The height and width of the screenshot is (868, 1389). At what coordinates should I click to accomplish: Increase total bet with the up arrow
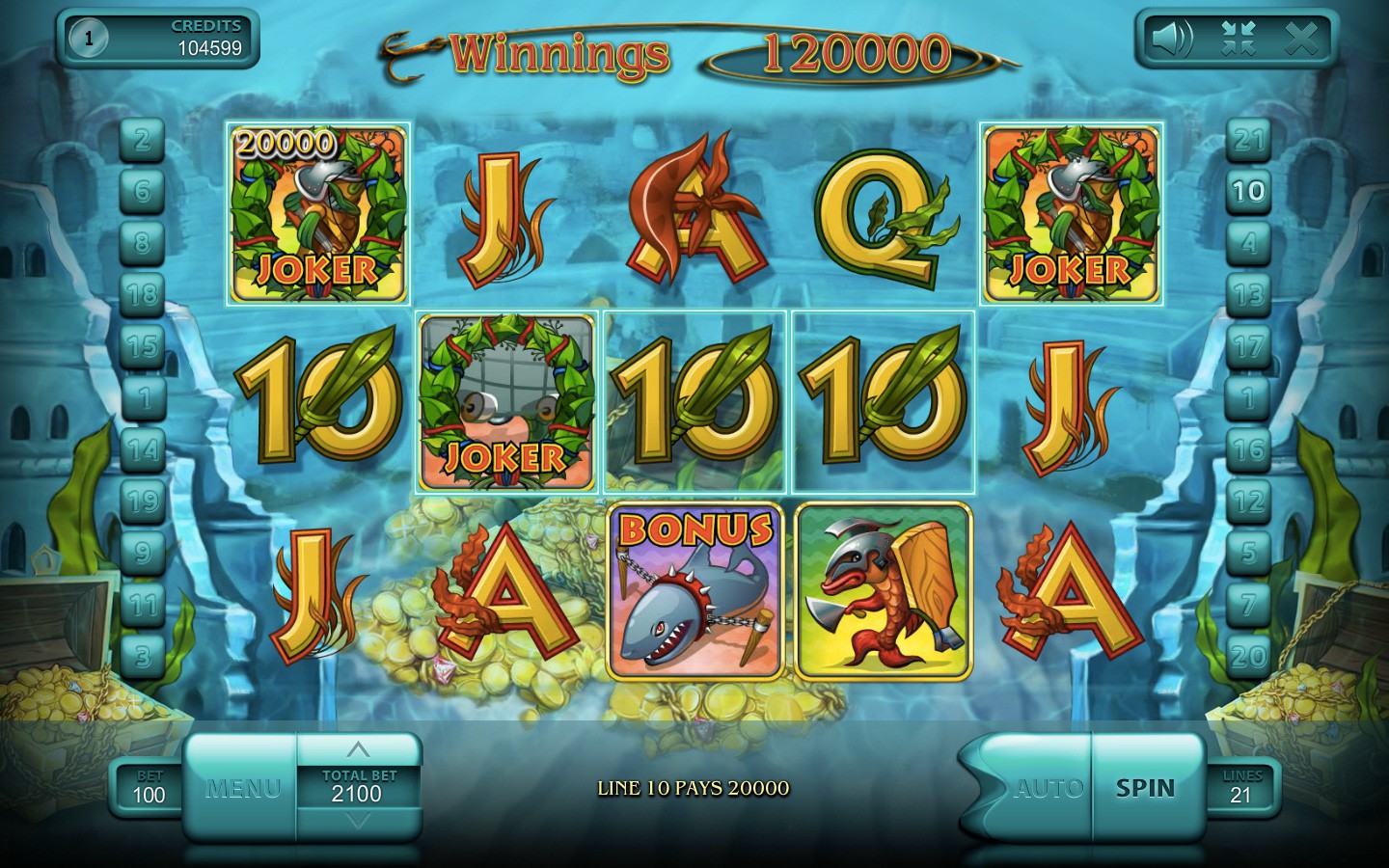click(x=358, y=749)
